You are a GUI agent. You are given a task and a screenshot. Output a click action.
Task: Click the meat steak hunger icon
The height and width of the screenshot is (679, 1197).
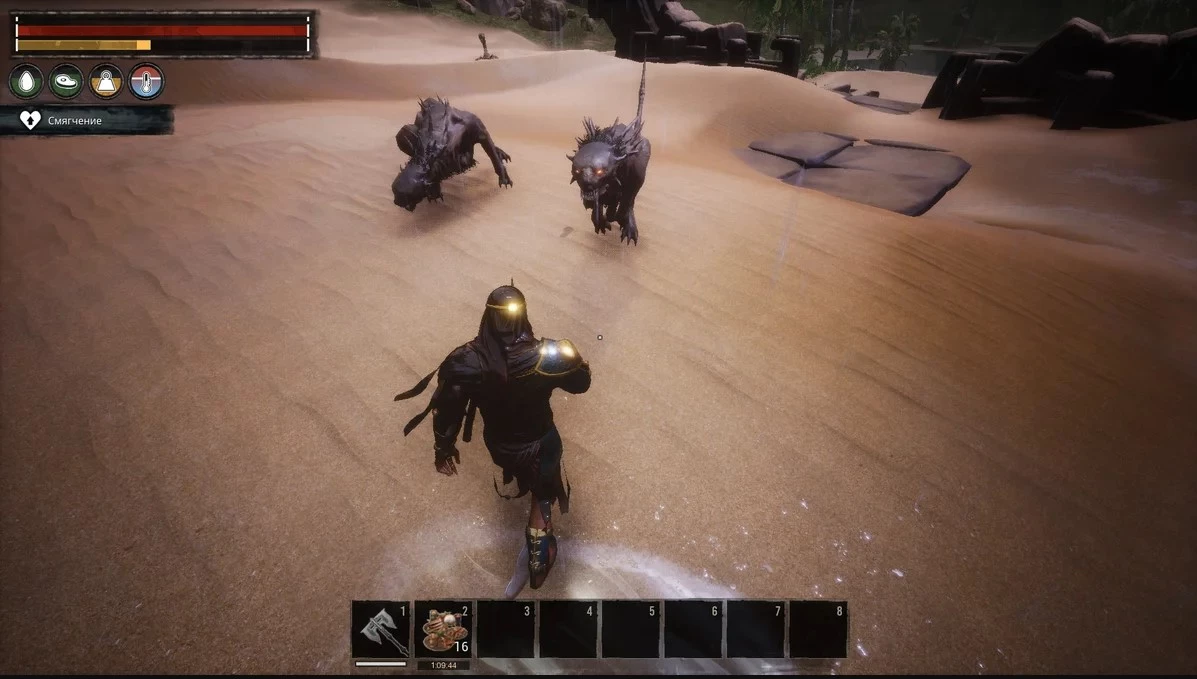[67, 81]
